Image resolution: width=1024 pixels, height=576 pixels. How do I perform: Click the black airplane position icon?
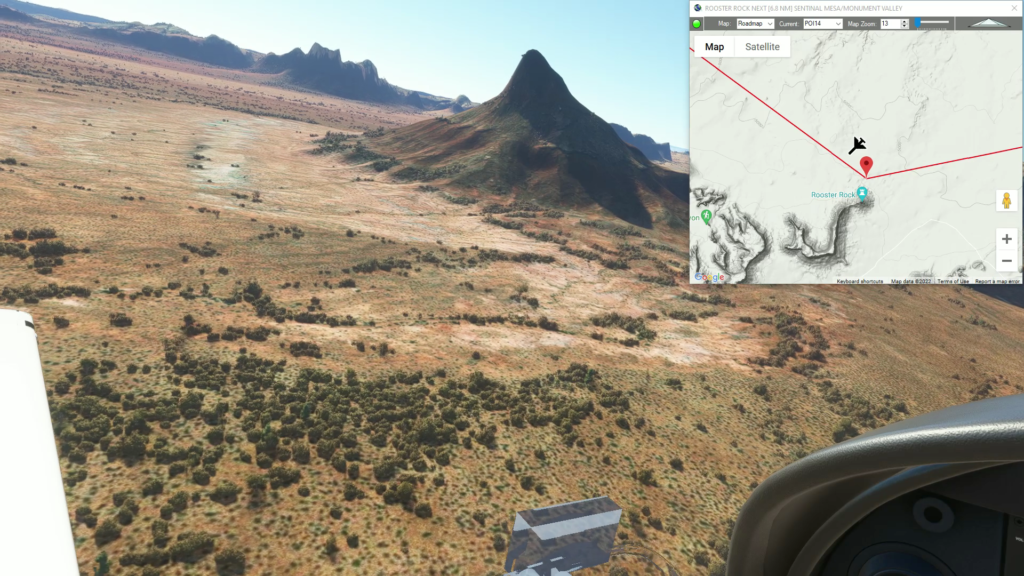pyautogui.click(x=857, y=146)
